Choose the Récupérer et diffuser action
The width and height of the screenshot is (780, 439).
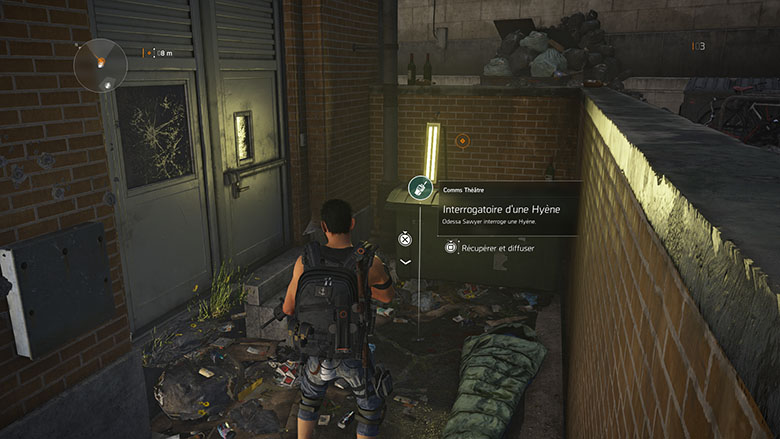click(489, 247)
